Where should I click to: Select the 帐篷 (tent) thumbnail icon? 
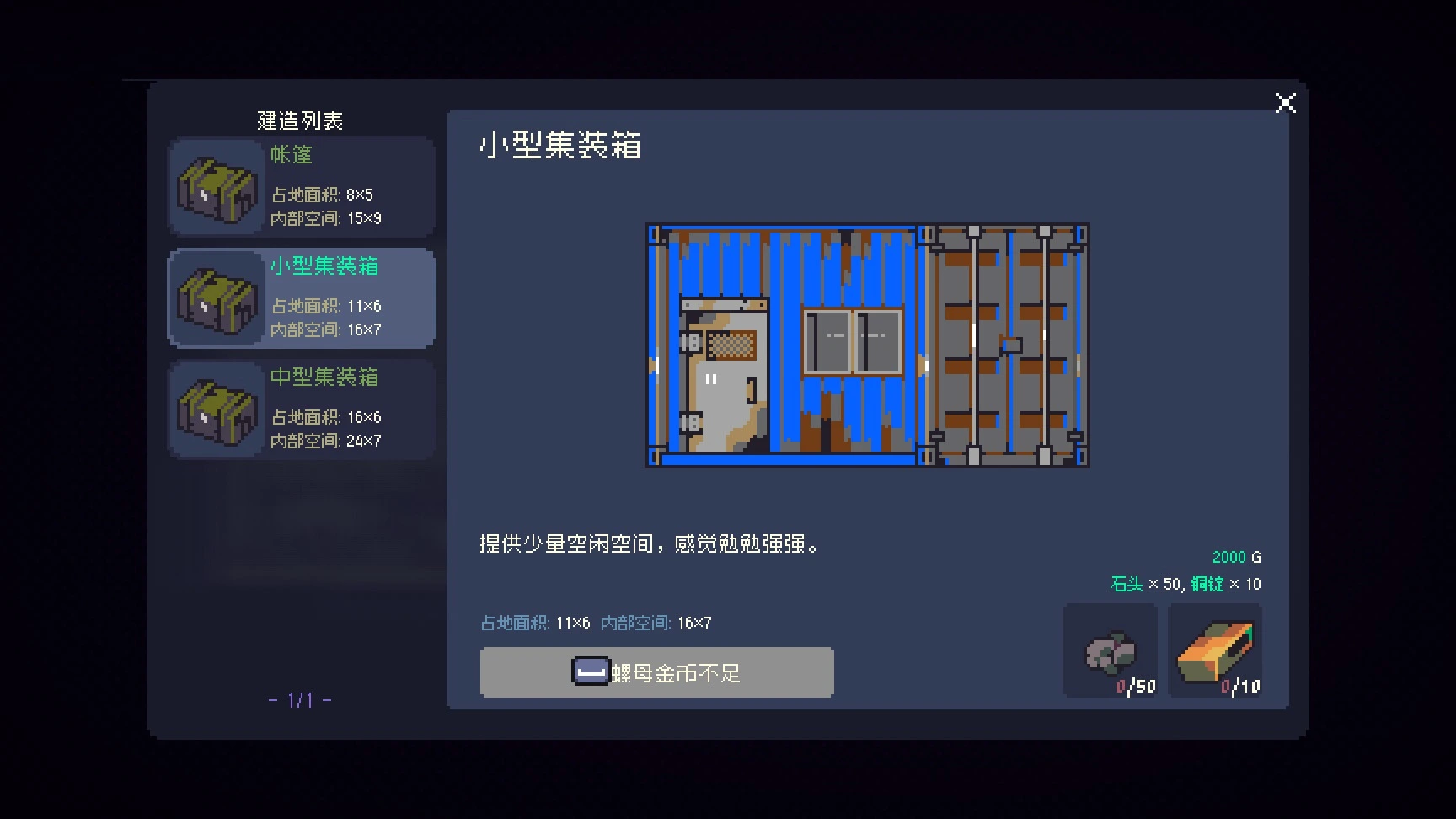click(x=215, y=187)
